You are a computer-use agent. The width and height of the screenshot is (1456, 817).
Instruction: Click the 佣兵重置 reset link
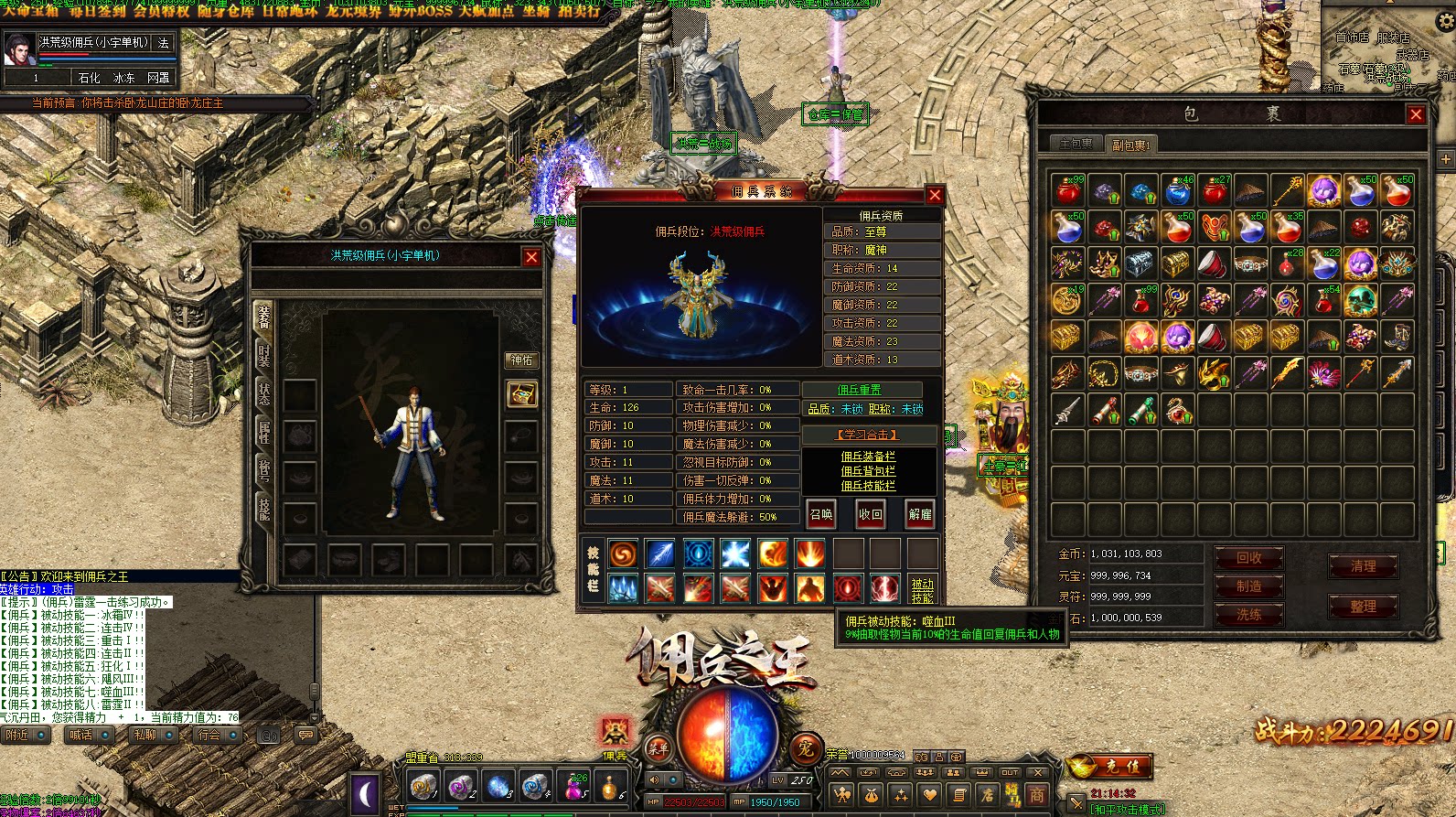click(x=859, y=390)
